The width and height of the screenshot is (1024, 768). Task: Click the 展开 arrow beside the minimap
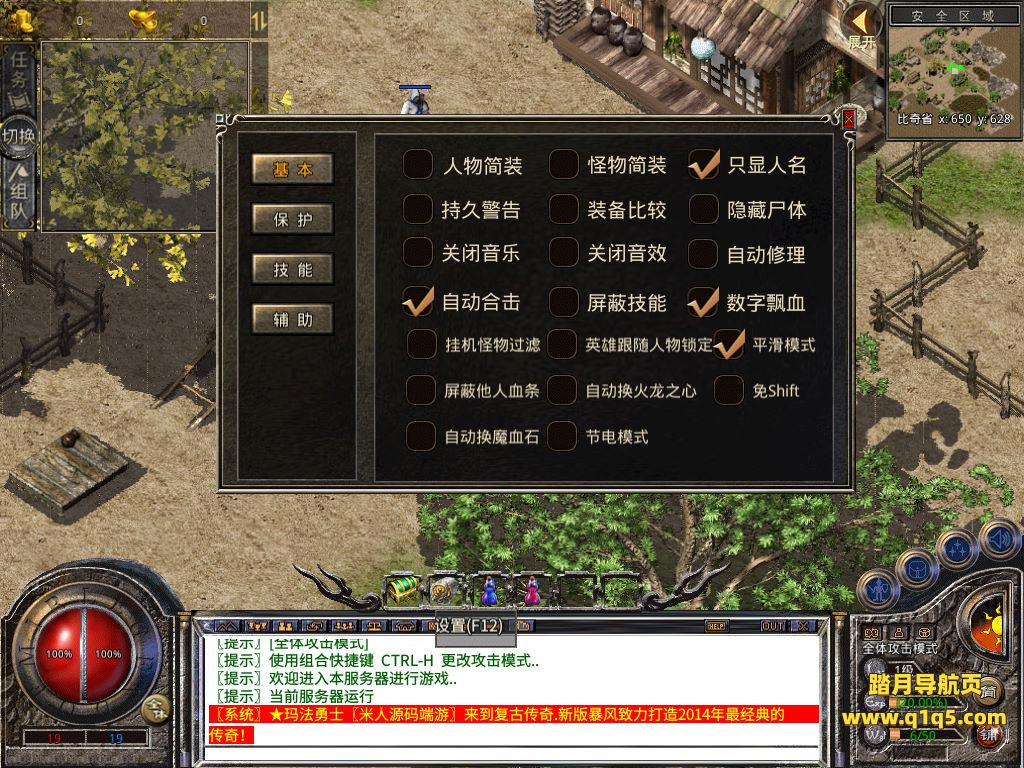click(x=861, y=28)
